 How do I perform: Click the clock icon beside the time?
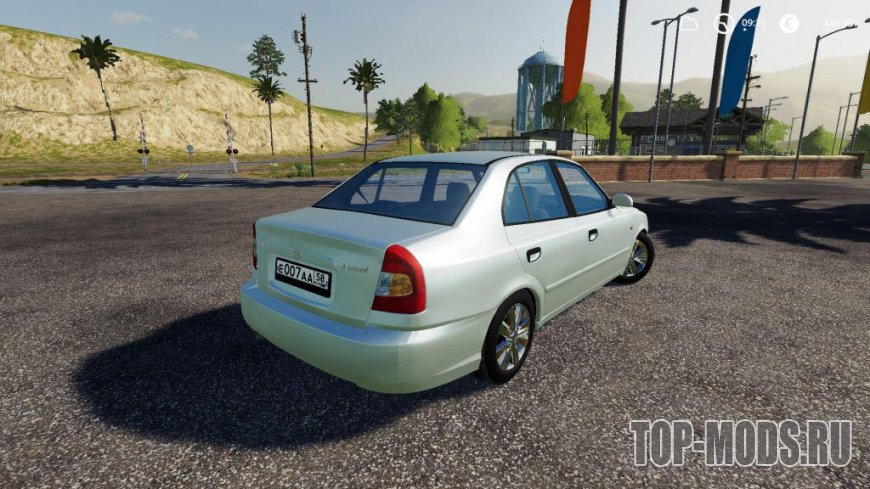(x=724, y=23)
